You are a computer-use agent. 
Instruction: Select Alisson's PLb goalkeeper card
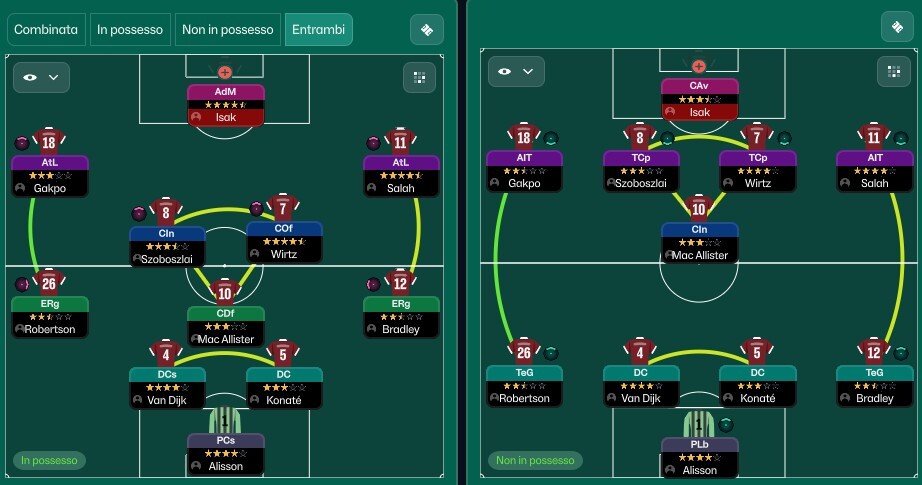click(x=699, y=457)
